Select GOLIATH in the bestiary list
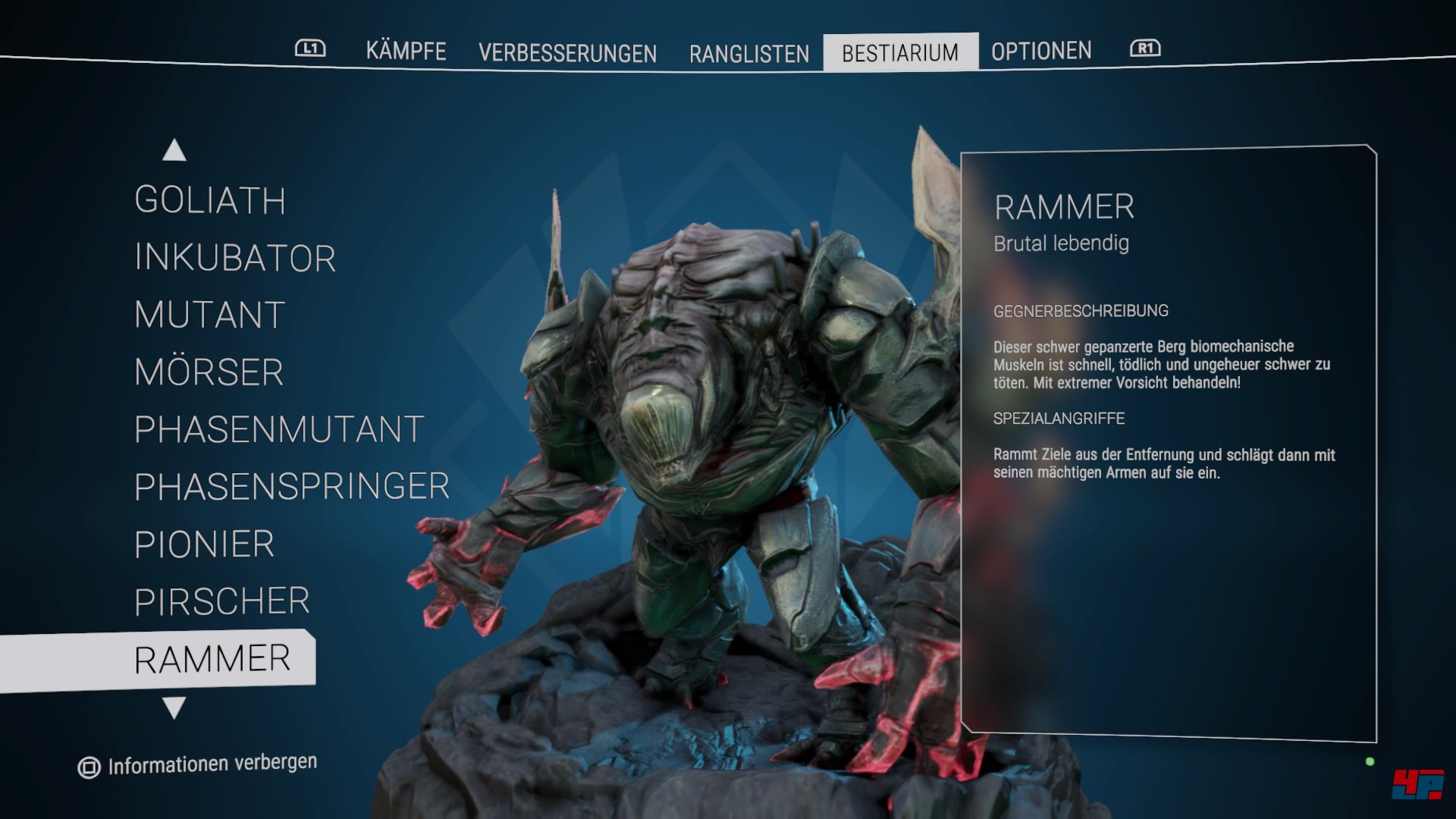The height and width of the screenshot is (819, 1456). click(209, 200)
